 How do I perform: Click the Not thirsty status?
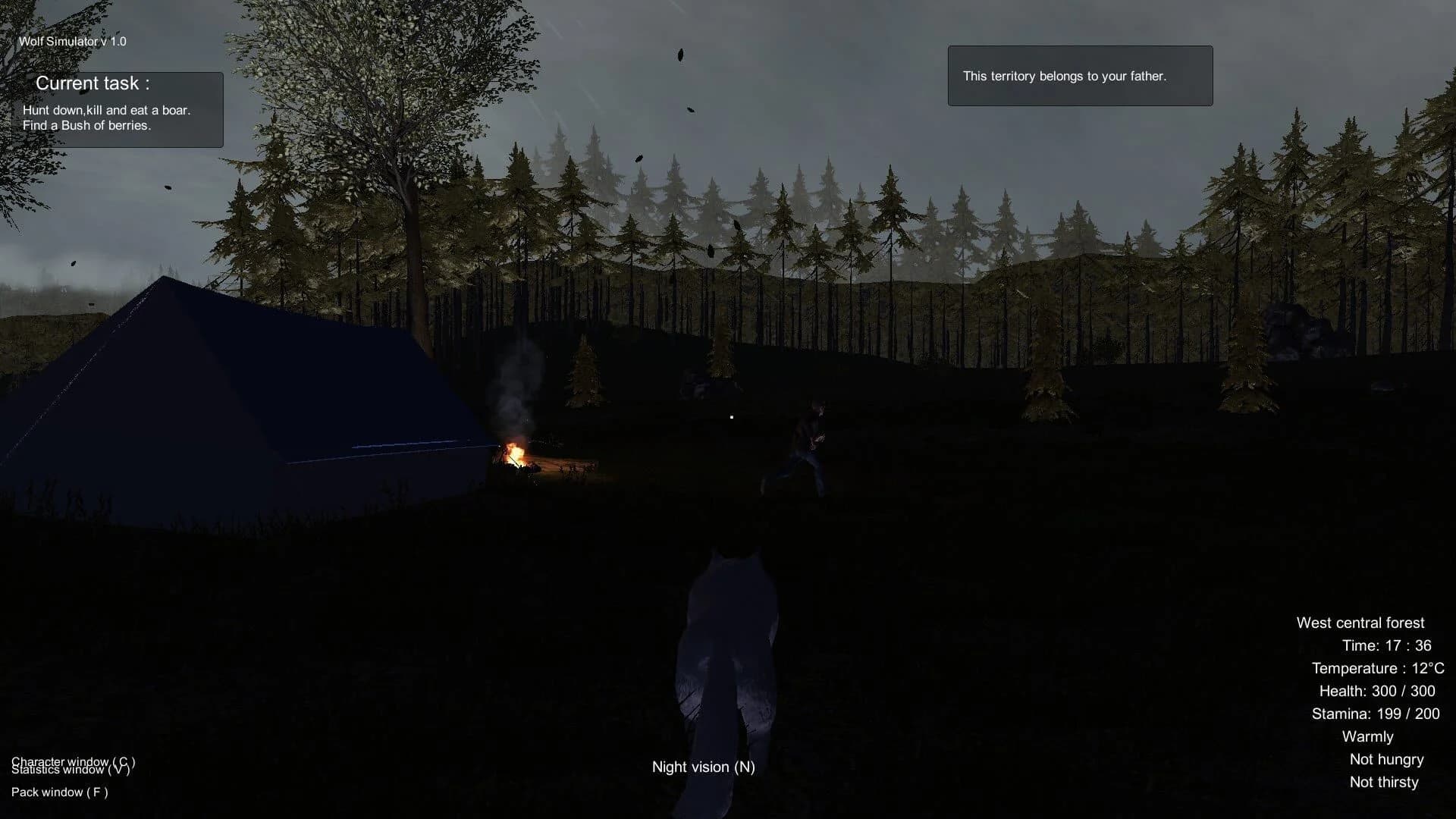point(1384,782)
